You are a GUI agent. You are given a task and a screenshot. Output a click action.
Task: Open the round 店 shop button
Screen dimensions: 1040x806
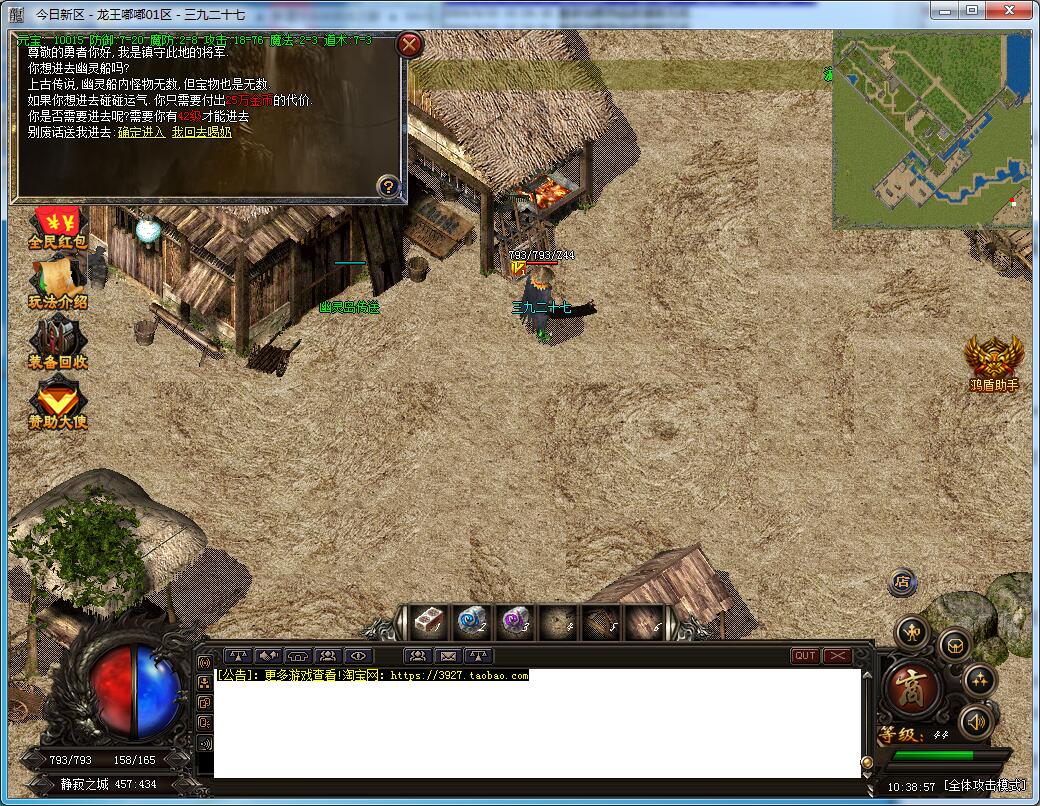(x=903, y=581)
